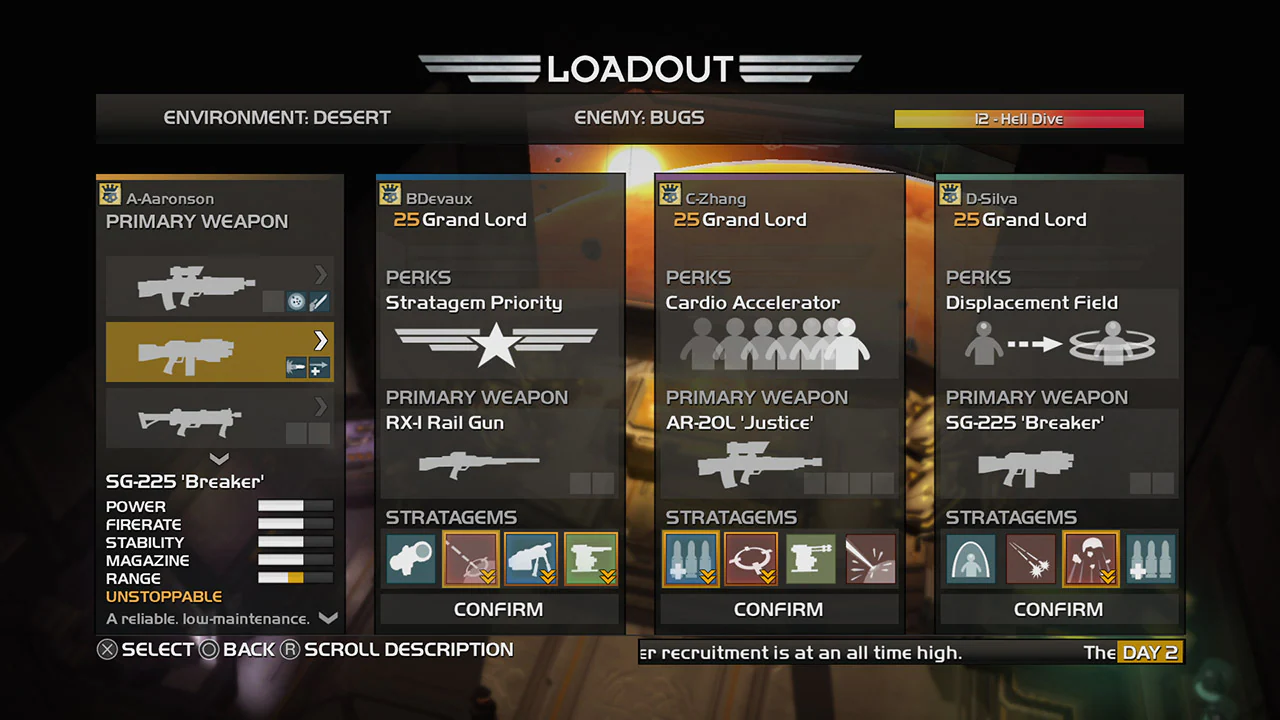Pick D-Silva's missile barrage stratagem icon
This screenshot has width=1280, height=720.
click(x=1029, y=559)
